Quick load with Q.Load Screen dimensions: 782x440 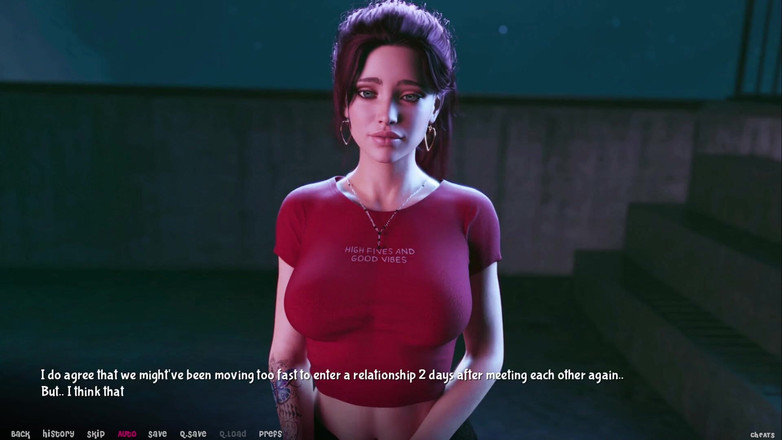click(x=232, y=434)
